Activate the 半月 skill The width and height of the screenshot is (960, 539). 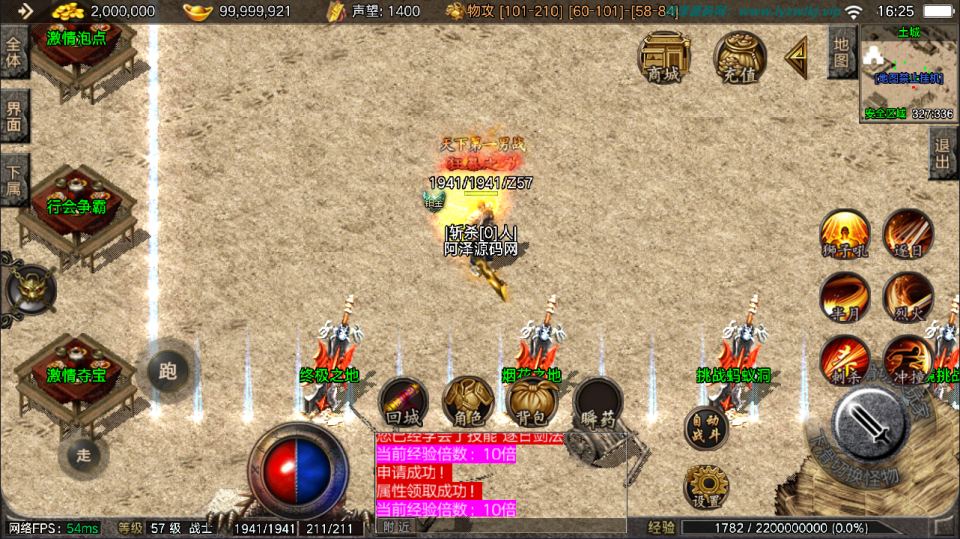click(845, 297)
